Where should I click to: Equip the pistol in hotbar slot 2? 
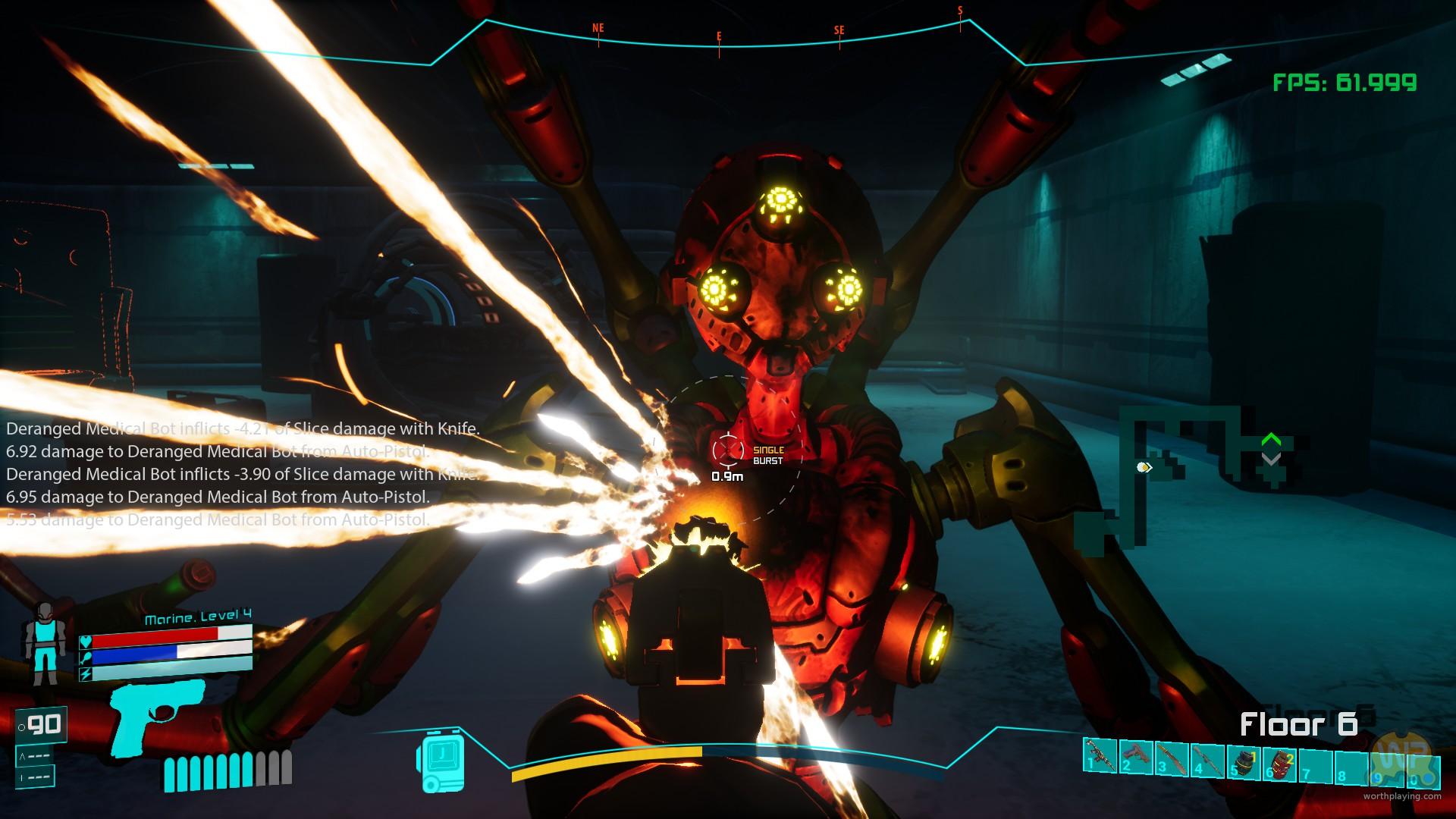1135,756
